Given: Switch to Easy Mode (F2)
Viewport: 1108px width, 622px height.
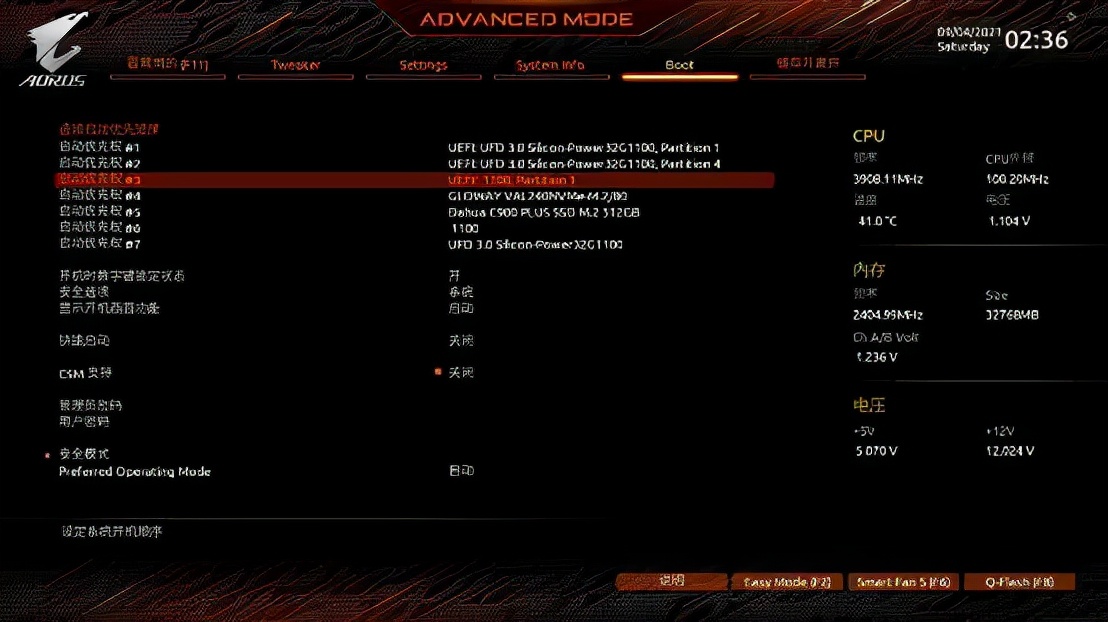Looking at the screenshot, I should click(x=787, y=582).
